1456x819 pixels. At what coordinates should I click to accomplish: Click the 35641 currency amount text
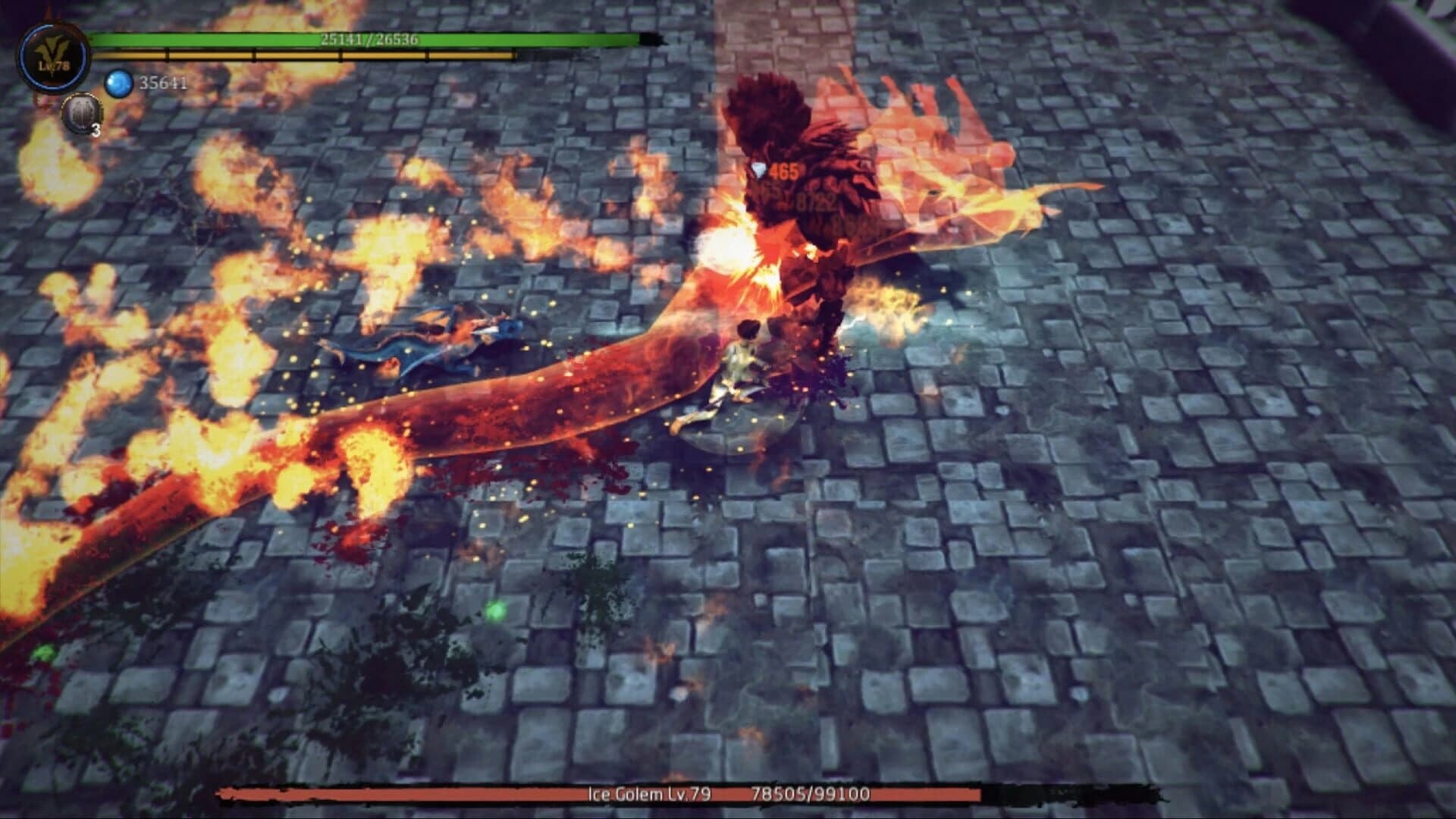pos(162,83)
